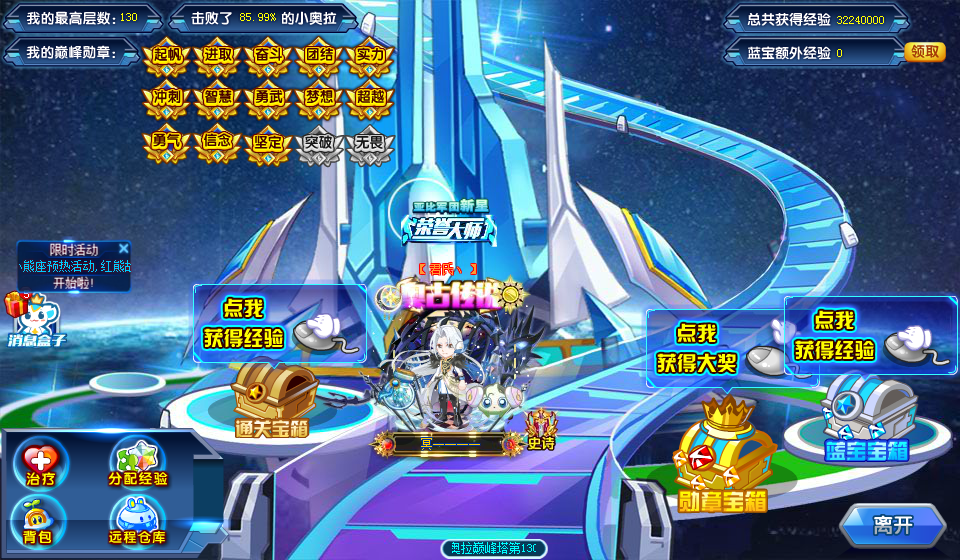The image size is (960, 560).
Task: Leave the tower with 离开 button
Action: 892,525
